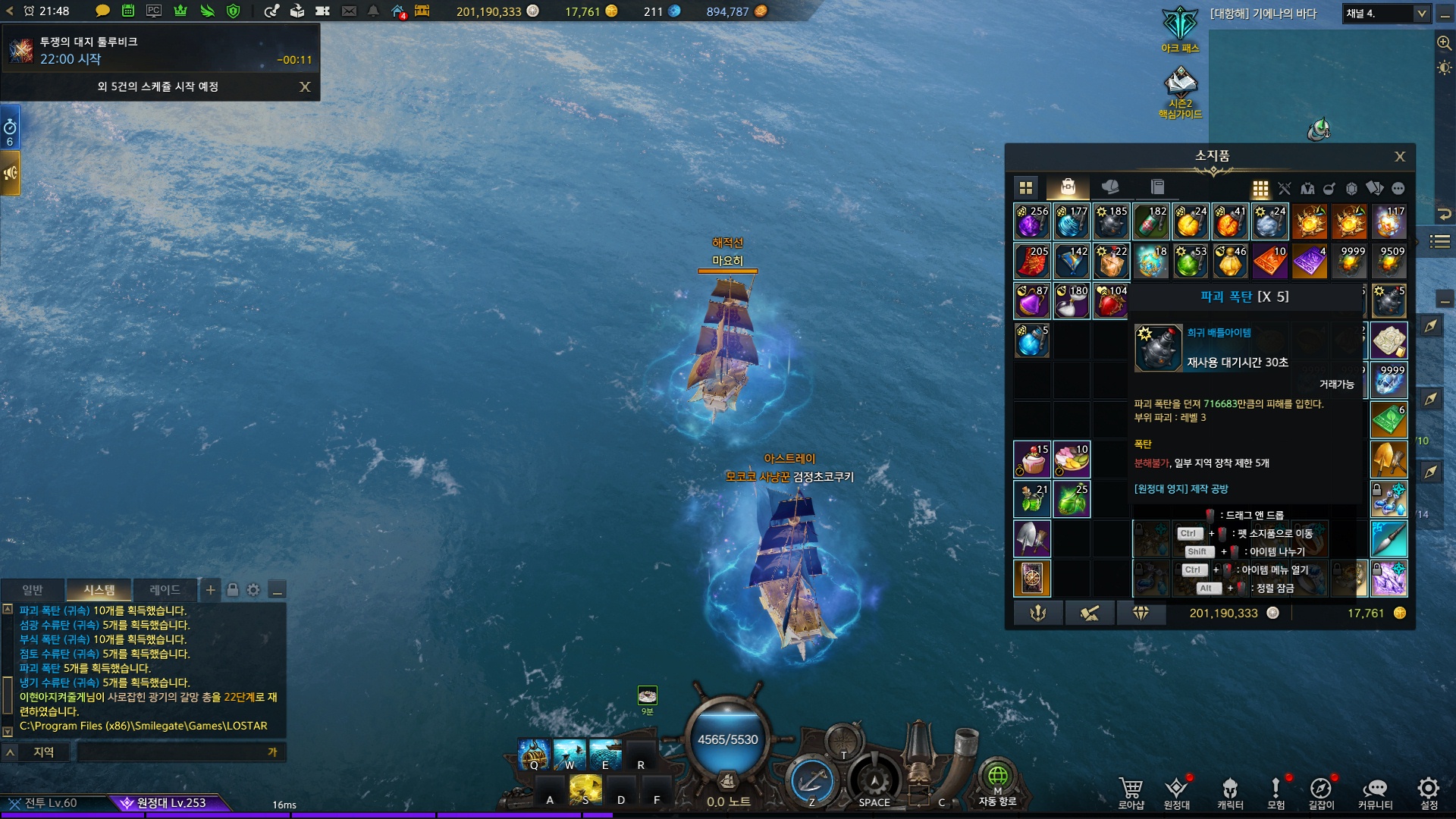Screen dimensions: 1456x819
Task: Switch to the 일반 chat tab
Action: [33, 590]
